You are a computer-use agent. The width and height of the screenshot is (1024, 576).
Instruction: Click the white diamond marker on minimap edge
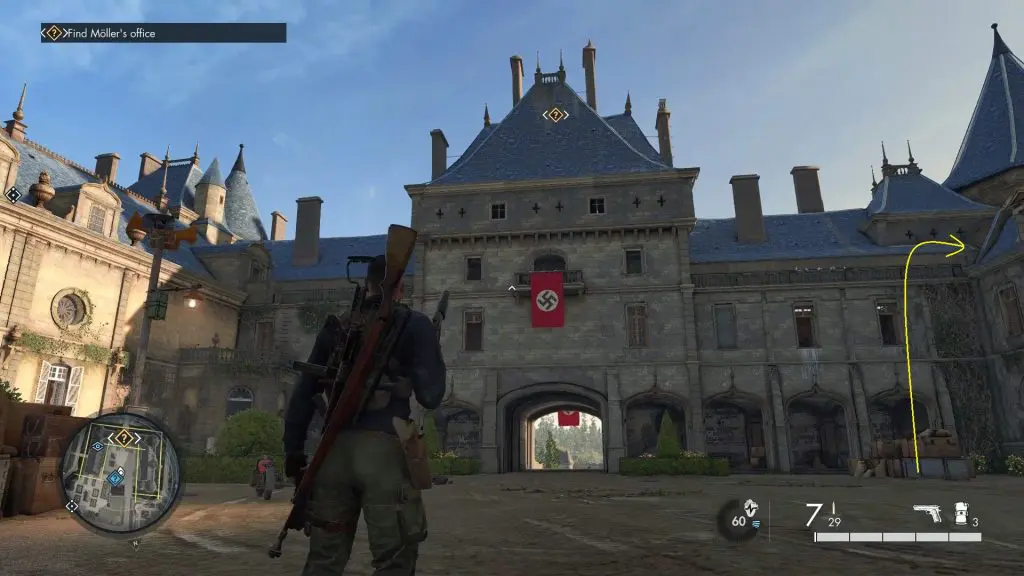[72, 507]
